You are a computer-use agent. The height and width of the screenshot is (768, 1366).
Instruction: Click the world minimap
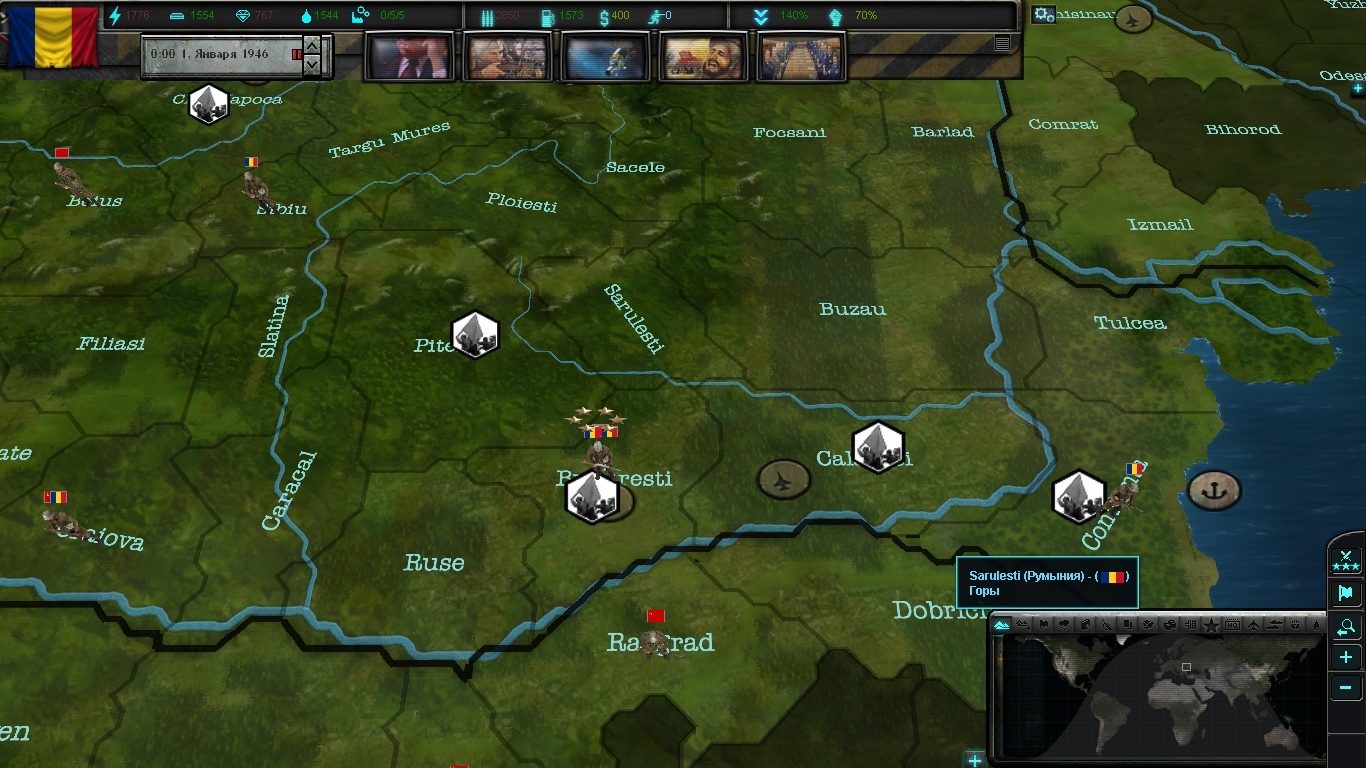click(1160, 695)
